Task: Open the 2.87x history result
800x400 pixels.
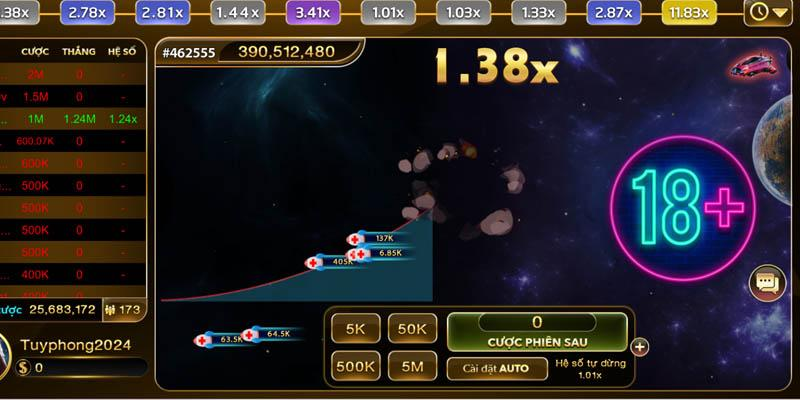Action: 614,12
